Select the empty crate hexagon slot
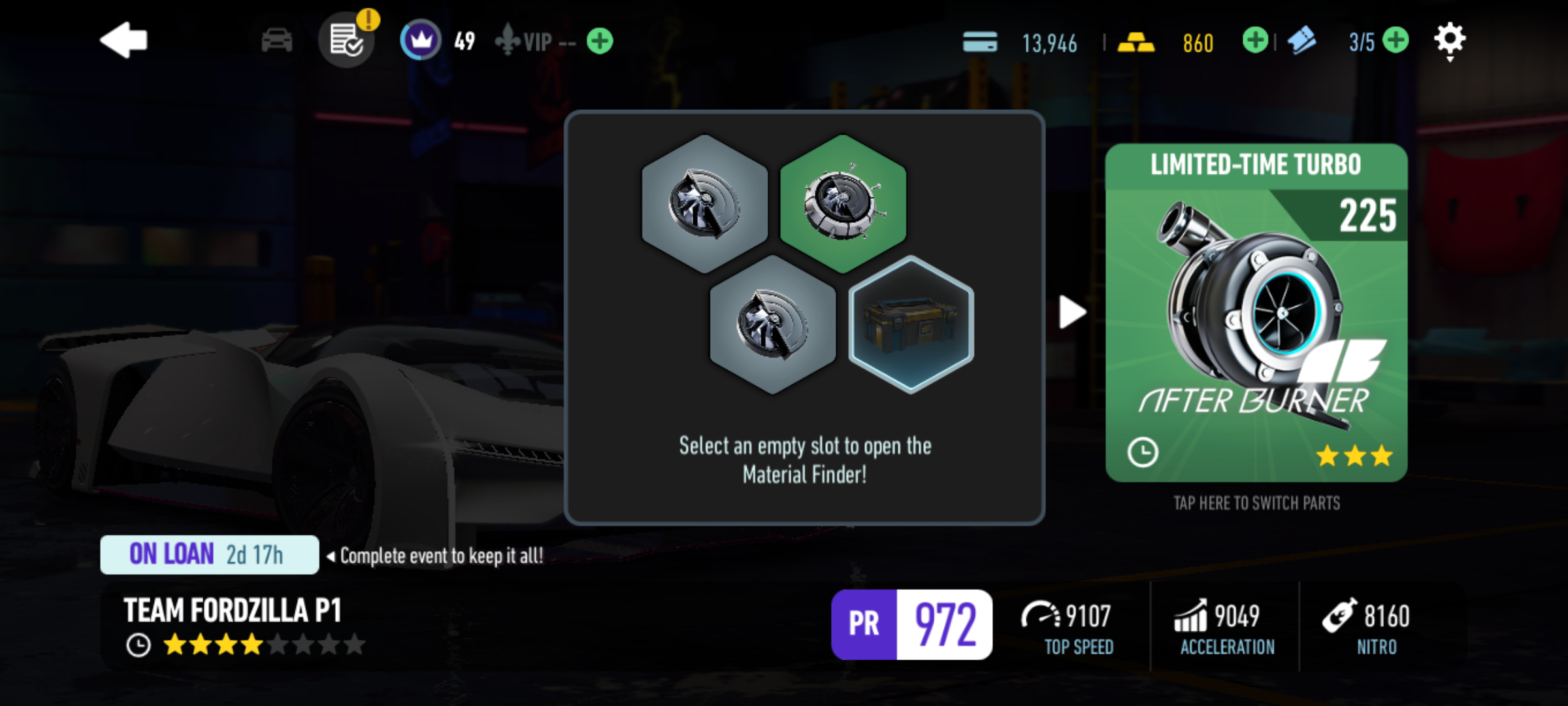Screen dimensions: 1568x706 pyautogui.click(x=911, y=324)
